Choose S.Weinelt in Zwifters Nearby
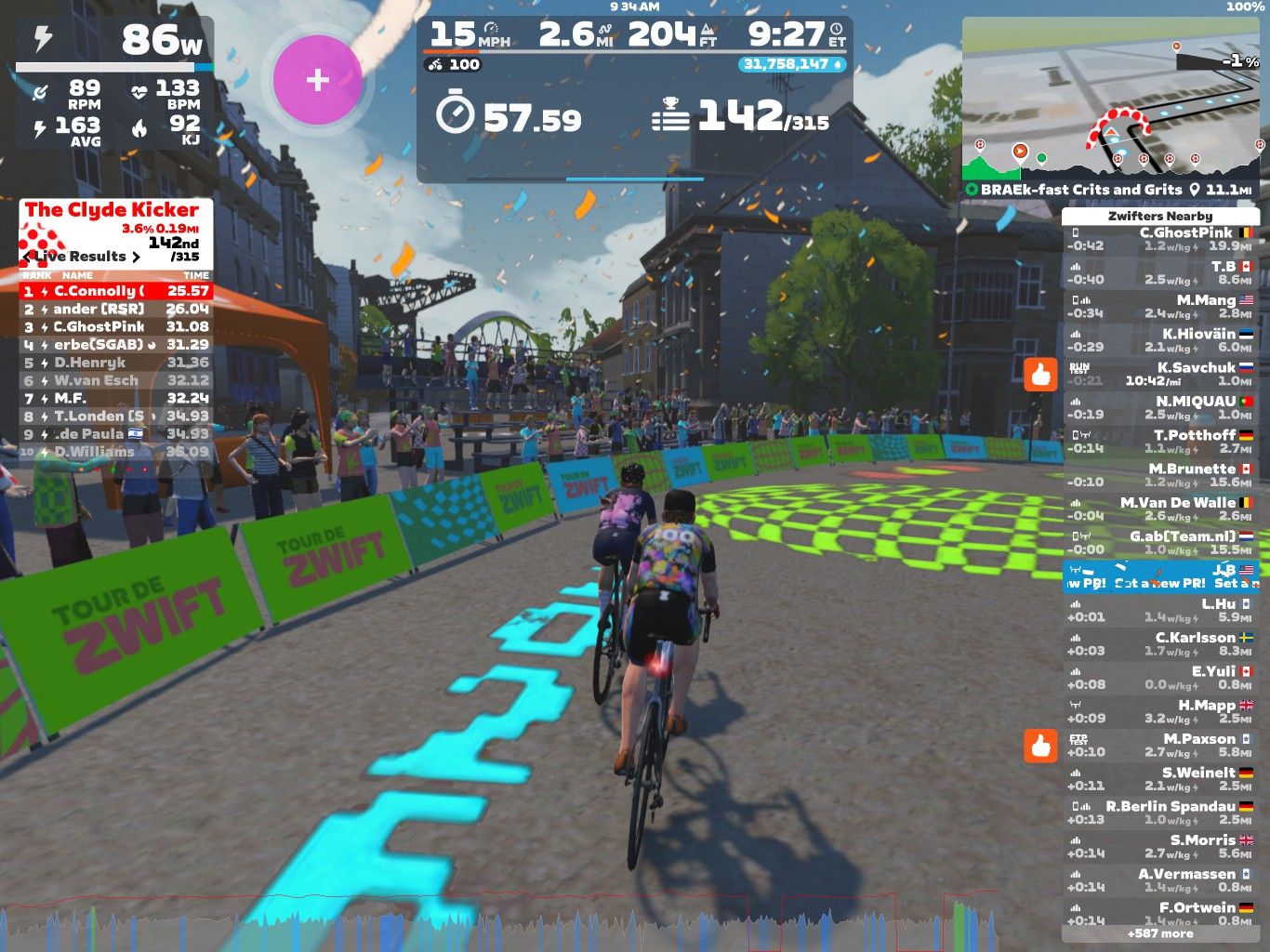 (x=1159, y=778)
